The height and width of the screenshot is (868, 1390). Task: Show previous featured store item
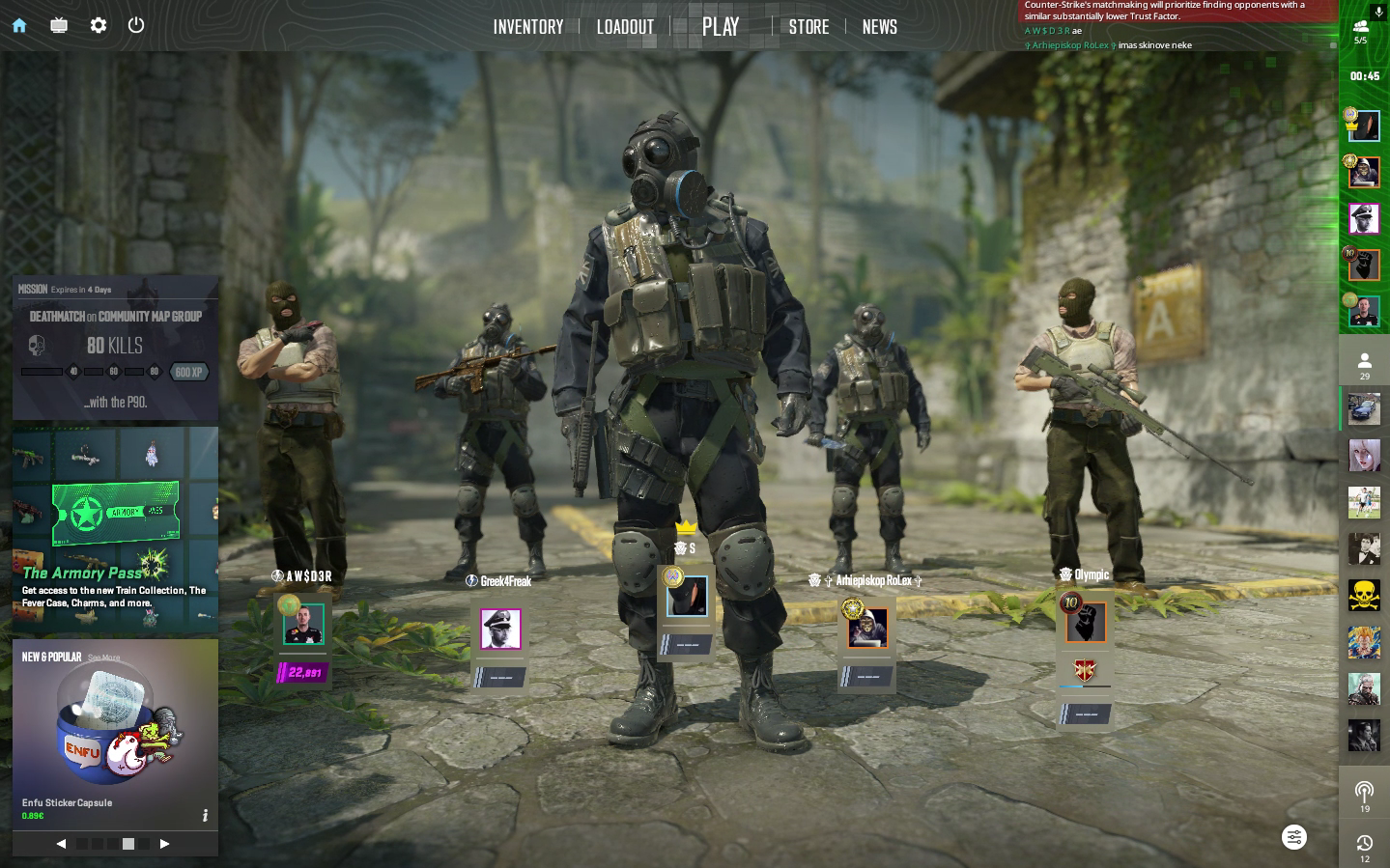click(x=61, y=844)
